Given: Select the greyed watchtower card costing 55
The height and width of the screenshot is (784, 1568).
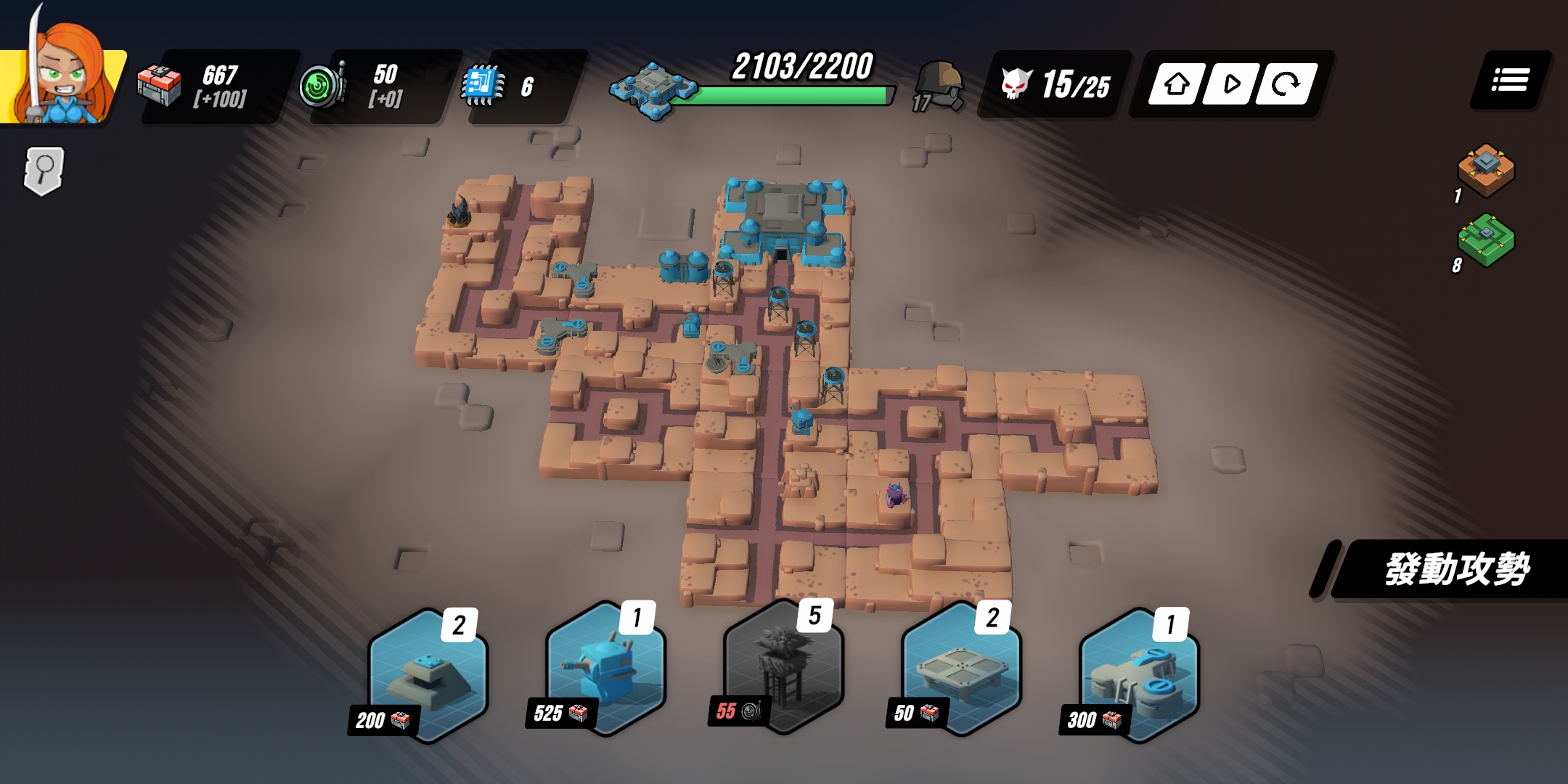Looking at the screenshot, I should point(783,668).
